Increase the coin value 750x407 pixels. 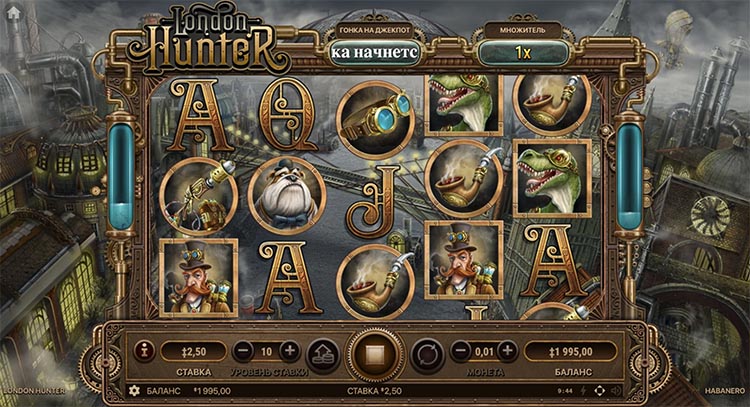pos(508,351)
